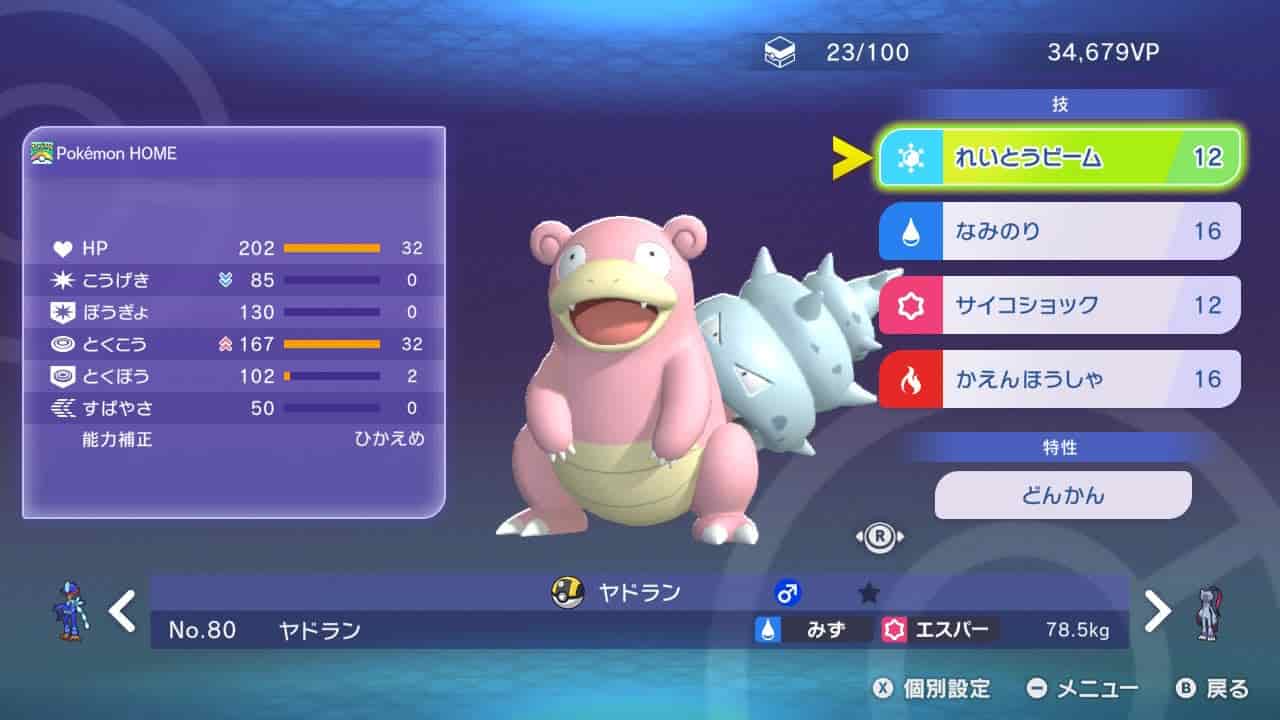1280x720 pixels.
Task: Switch to next Pokémon with right arrow
Action: (x=1157, y=611)
